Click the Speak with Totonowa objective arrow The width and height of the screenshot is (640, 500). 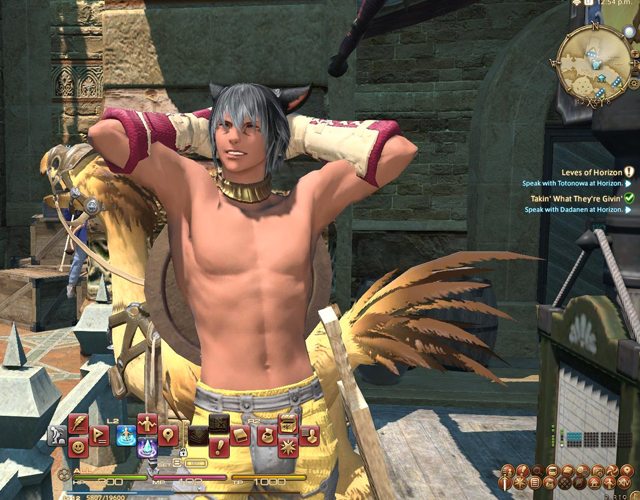coord(628,184)
